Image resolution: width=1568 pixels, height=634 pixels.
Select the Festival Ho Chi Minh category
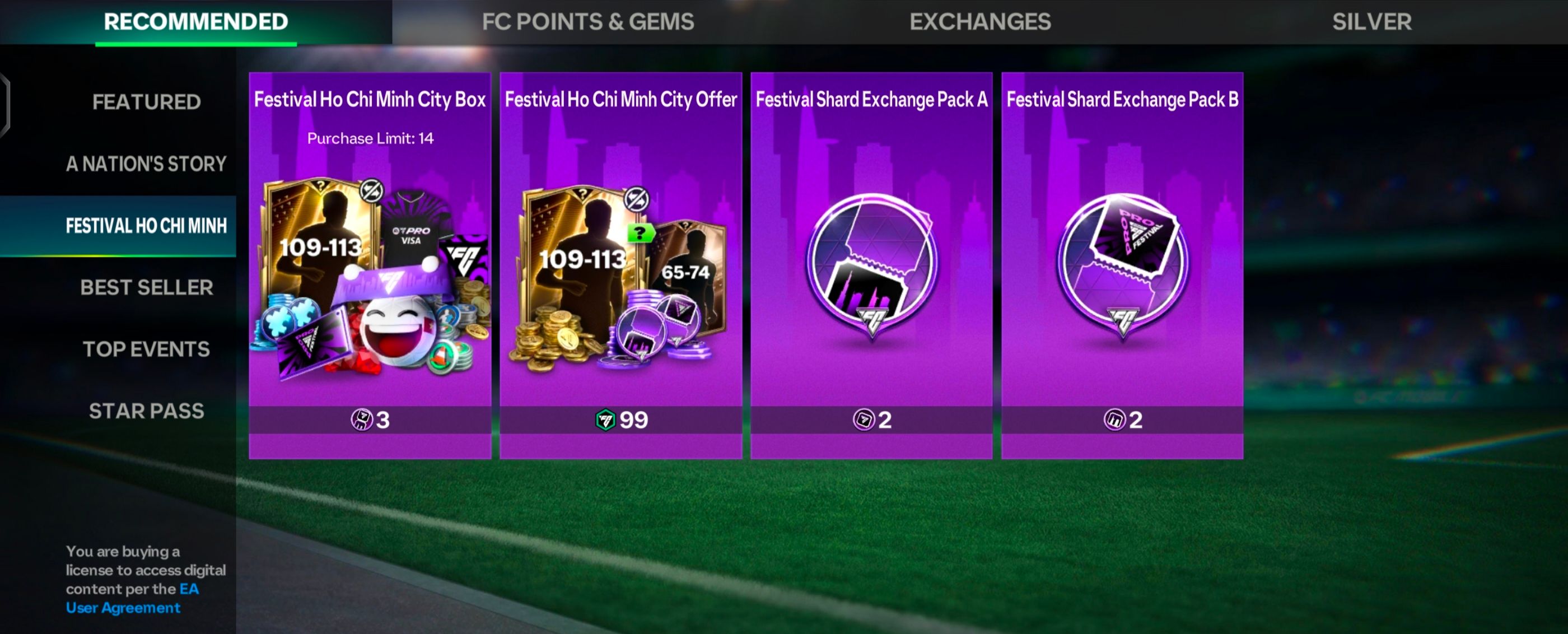(146, 226)
